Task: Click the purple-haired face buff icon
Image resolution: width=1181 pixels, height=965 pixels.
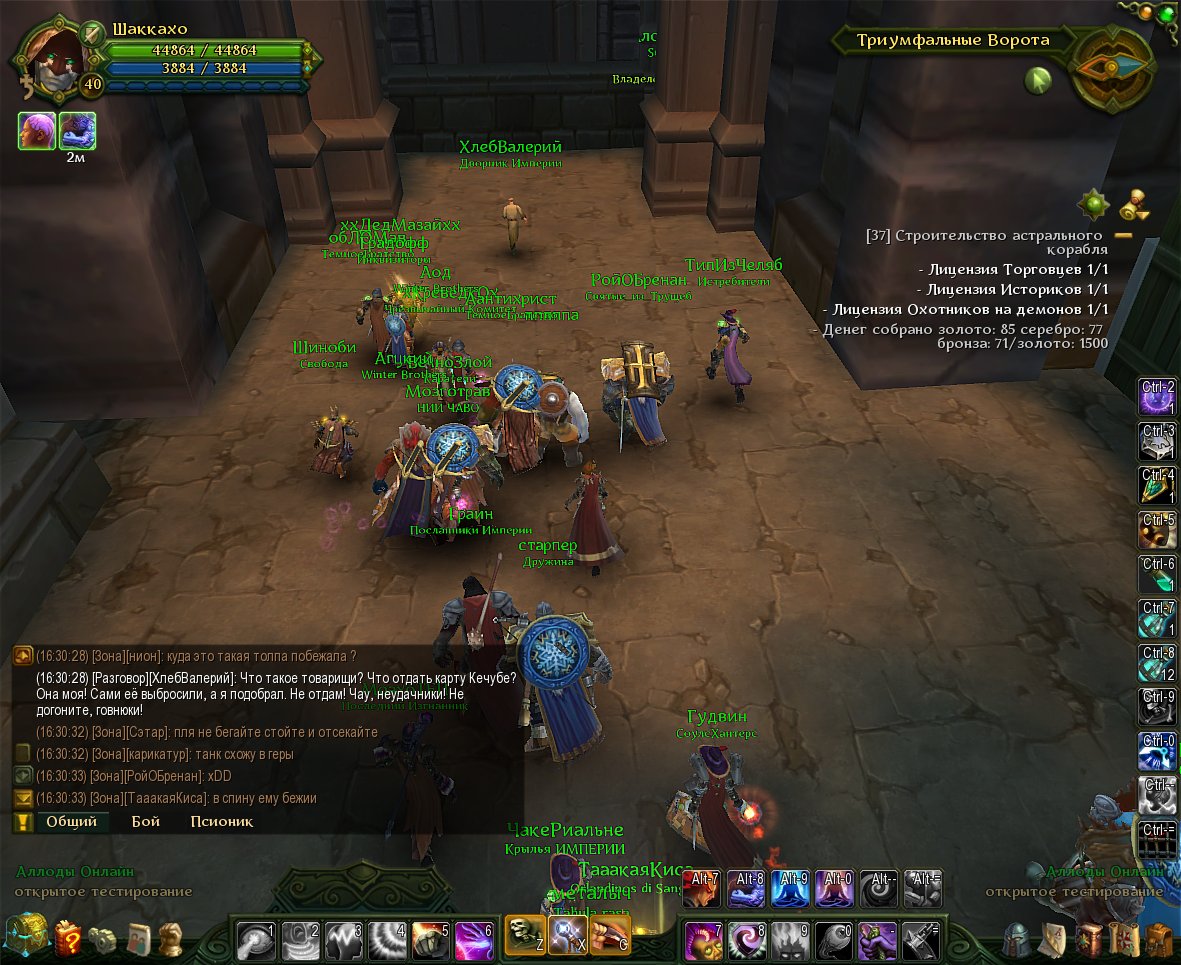Action: coord(36,131)
